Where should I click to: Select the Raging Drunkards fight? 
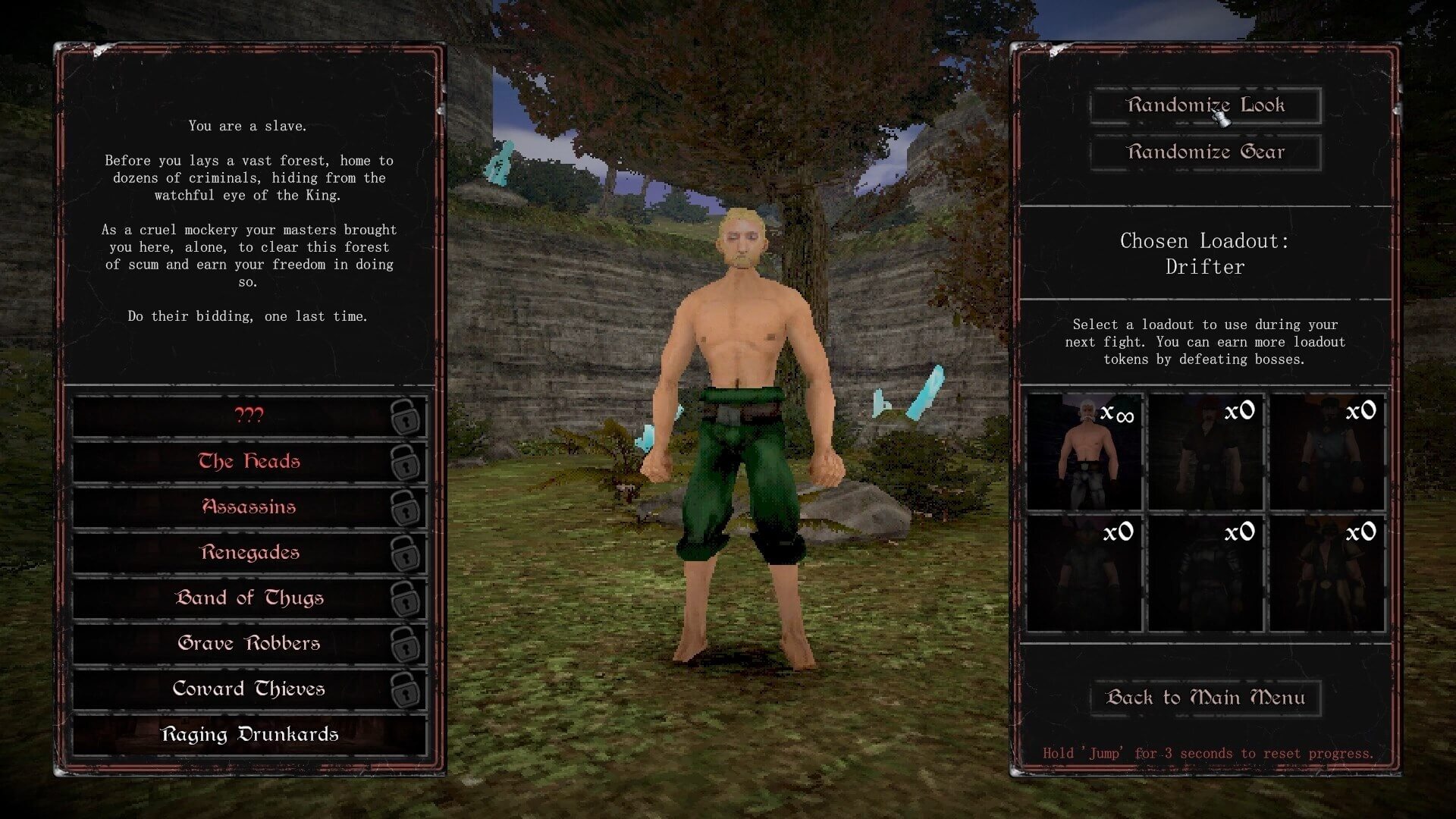[249, 735]
